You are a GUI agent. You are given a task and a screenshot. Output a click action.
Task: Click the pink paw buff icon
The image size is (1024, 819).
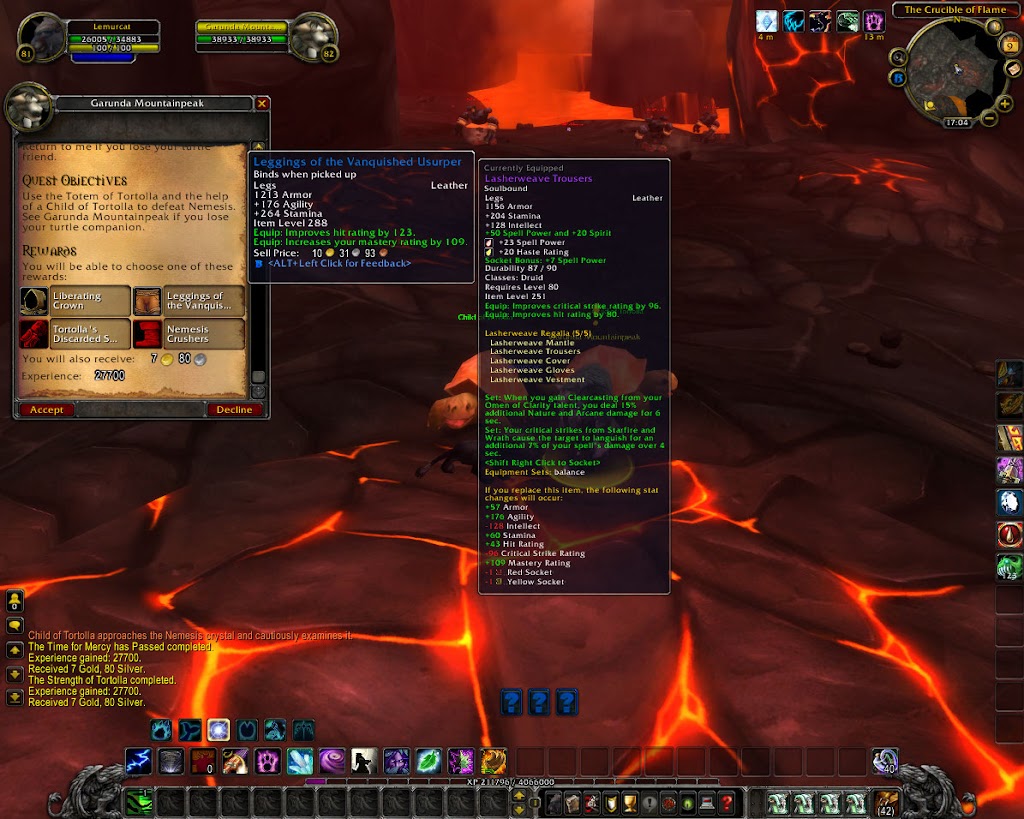[x=874, y=20]
